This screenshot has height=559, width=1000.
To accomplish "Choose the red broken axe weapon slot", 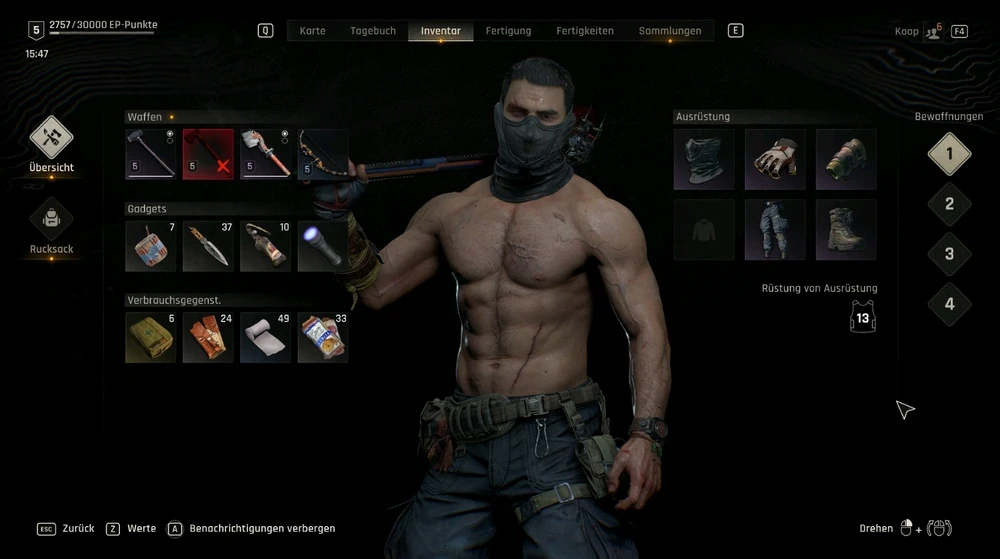I will (x=208, y=154).
